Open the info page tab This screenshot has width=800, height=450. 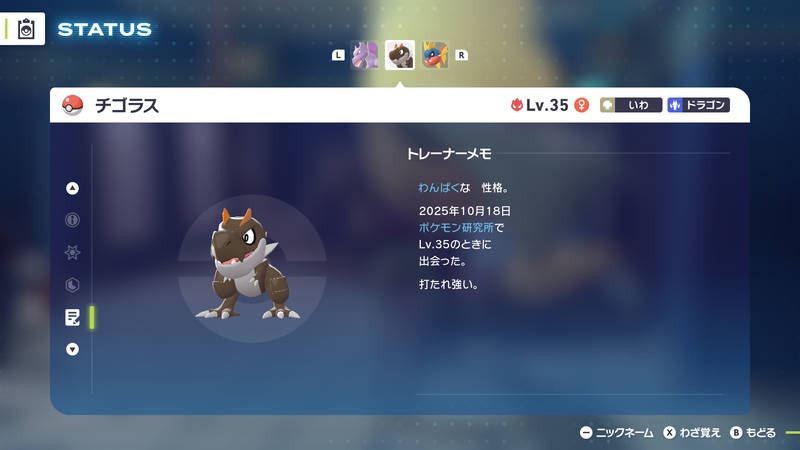72,220
